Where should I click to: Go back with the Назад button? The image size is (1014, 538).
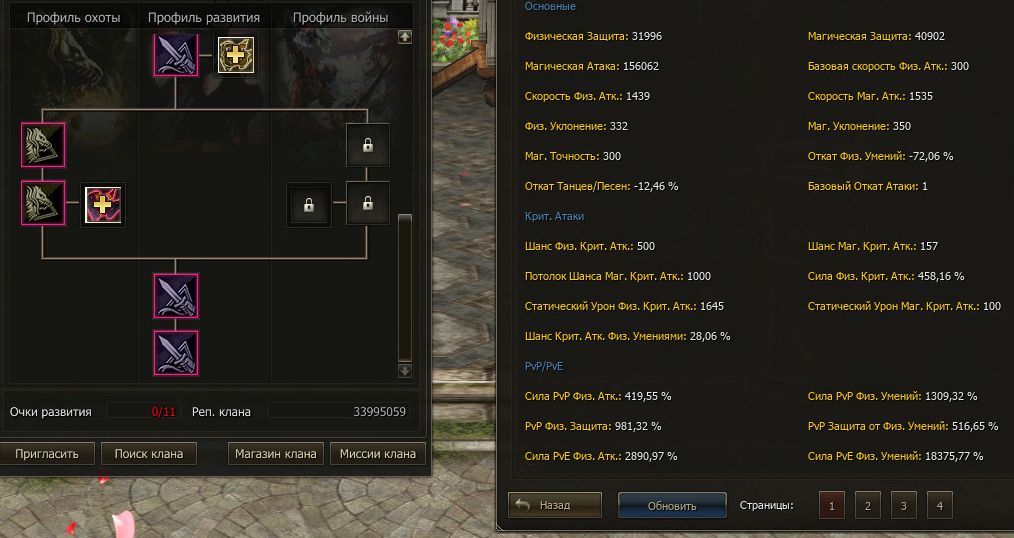coord(555,506)
